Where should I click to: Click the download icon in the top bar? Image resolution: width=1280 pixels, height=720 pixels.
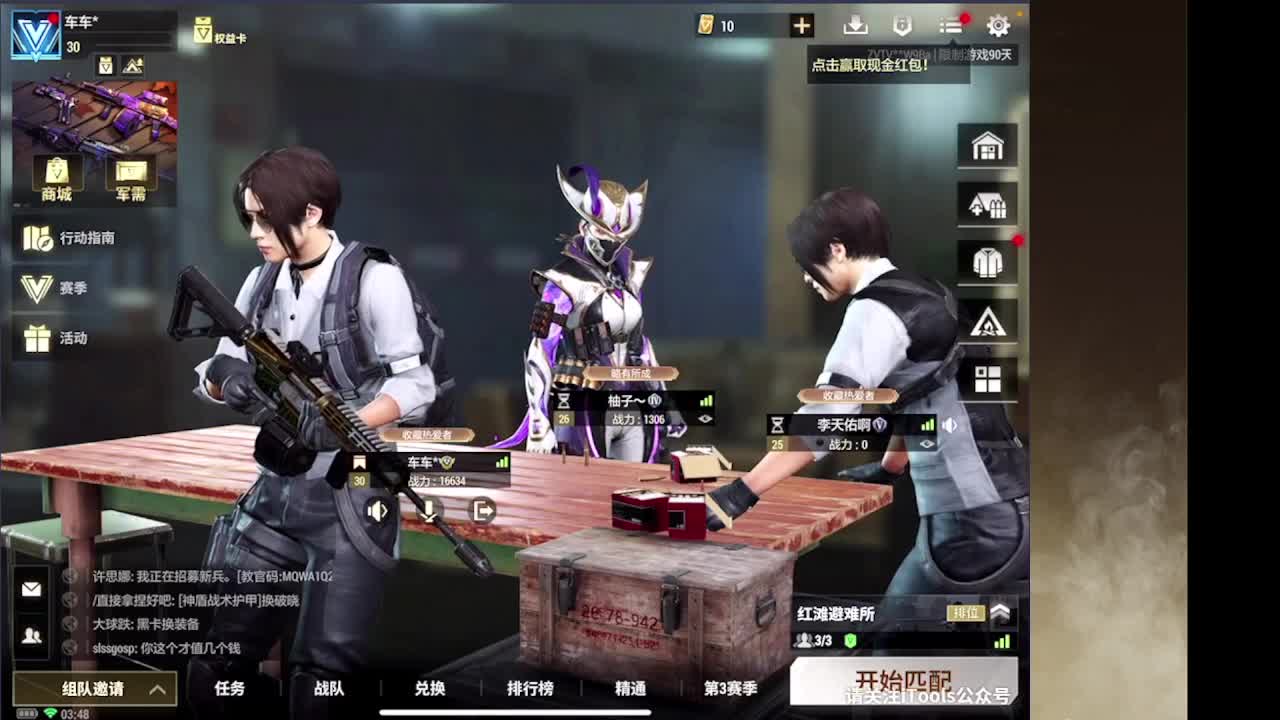click(x=853, y=25)
